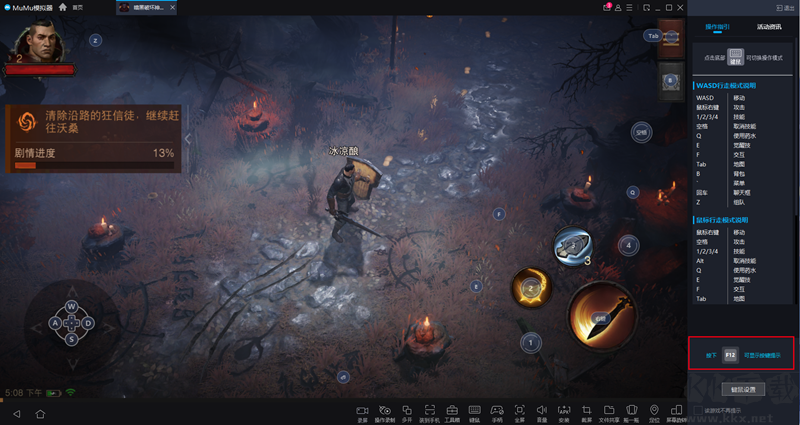The width and height of the screenshot is (800, 425).
Task: Use the golden flame skill icon
Action: (x=533, y=289)
